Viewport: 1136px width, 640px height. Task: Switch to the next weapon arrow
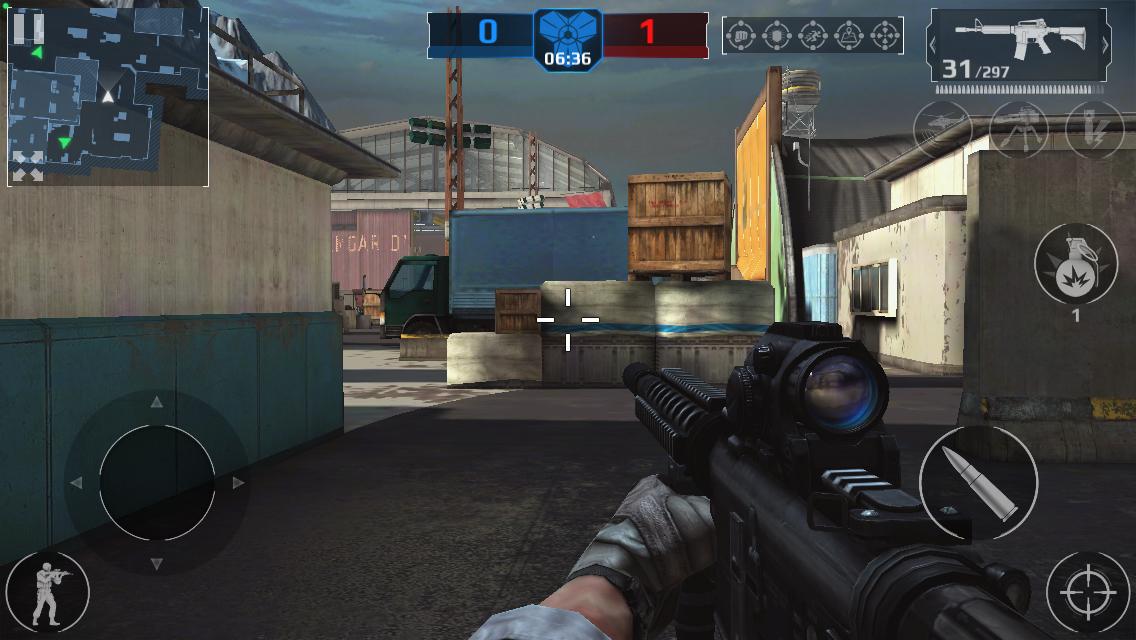(1105, 44)
